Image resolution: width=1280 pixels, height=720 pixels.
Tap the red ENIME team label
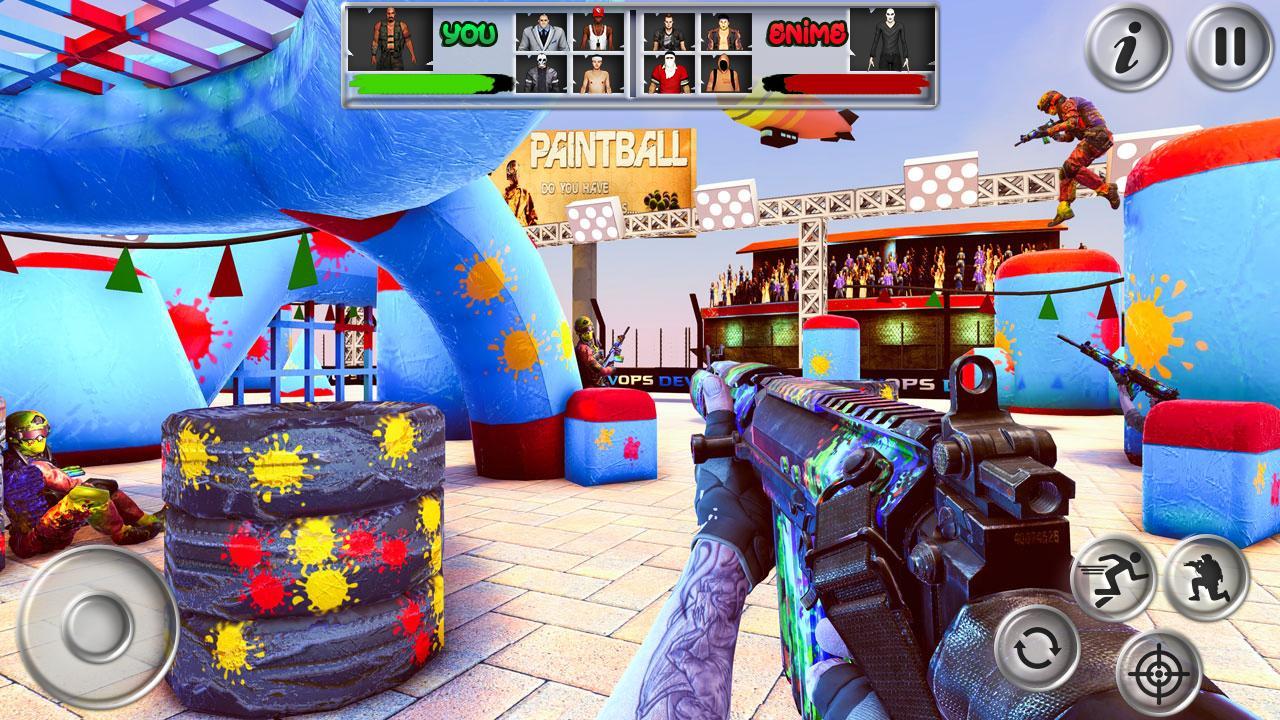(807, 31)
